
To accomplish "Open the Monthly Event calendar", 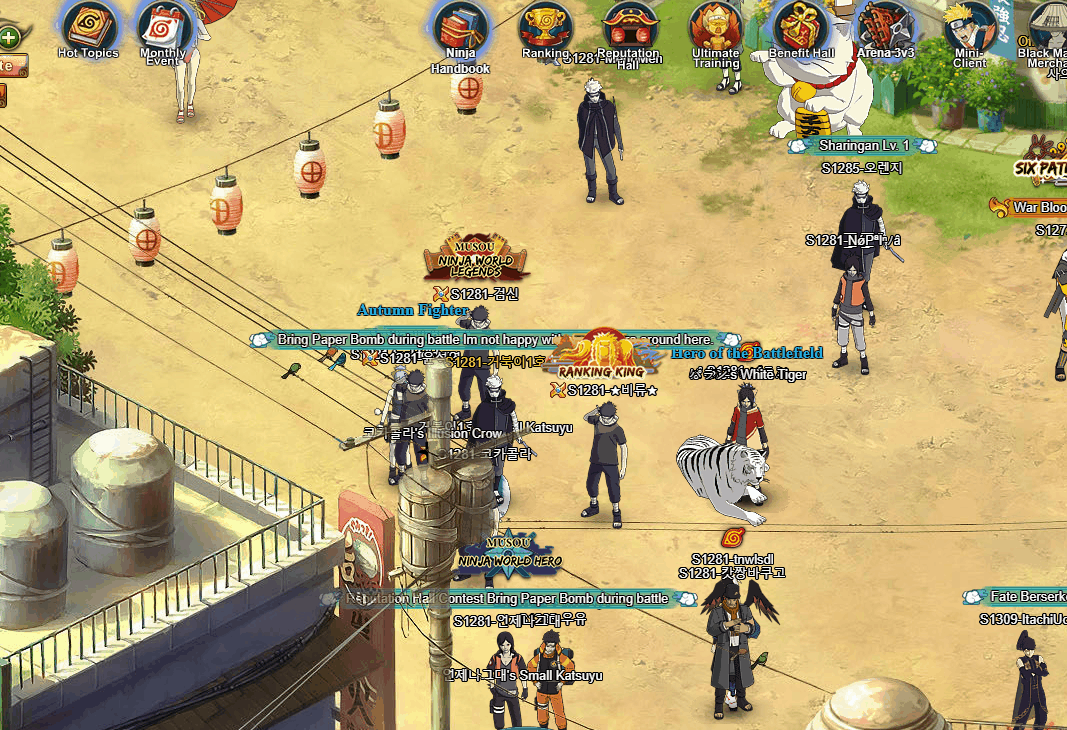I will 163,26.
